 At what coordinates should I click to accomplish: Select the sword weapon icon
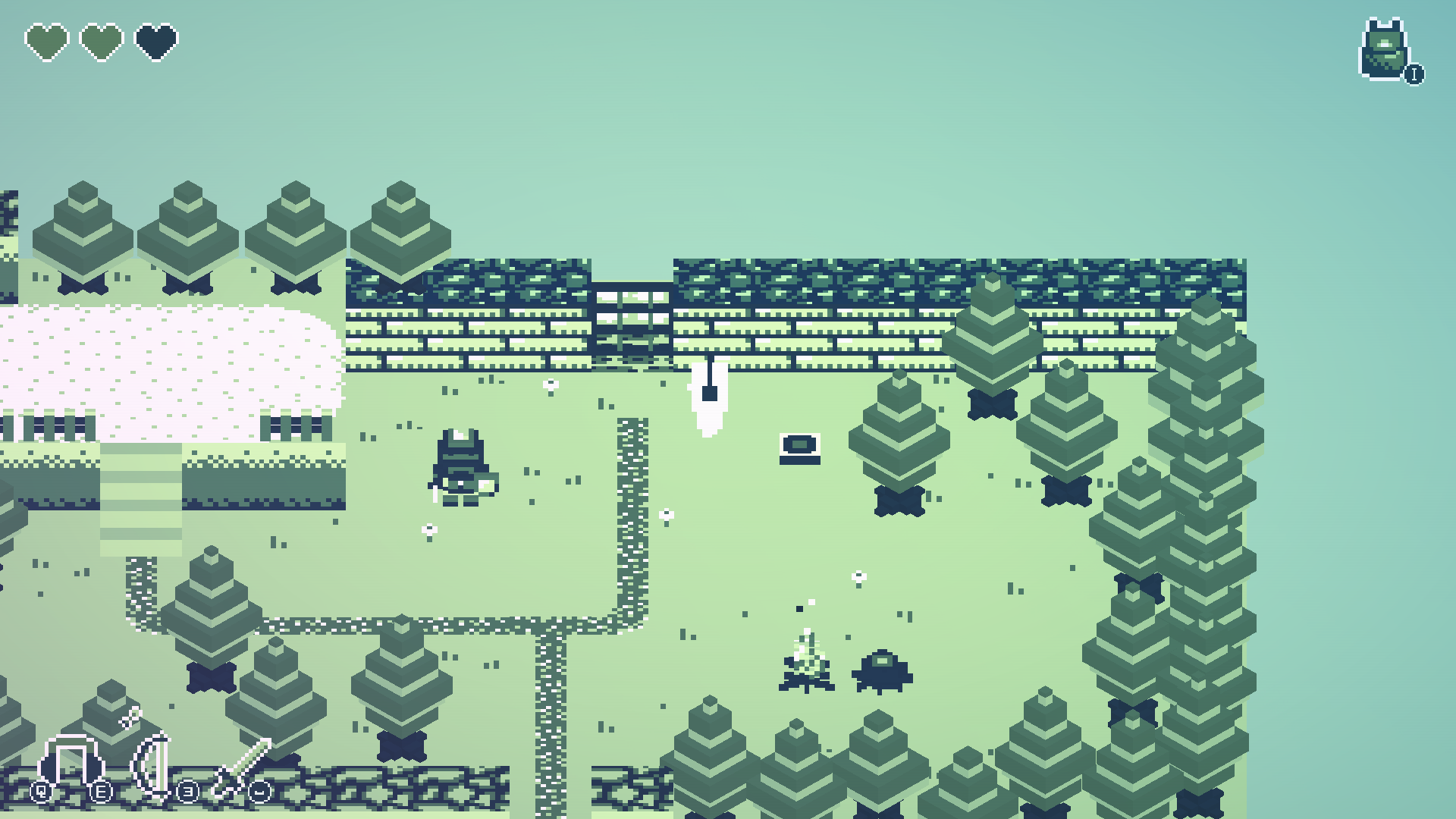[x=243, y=767]
